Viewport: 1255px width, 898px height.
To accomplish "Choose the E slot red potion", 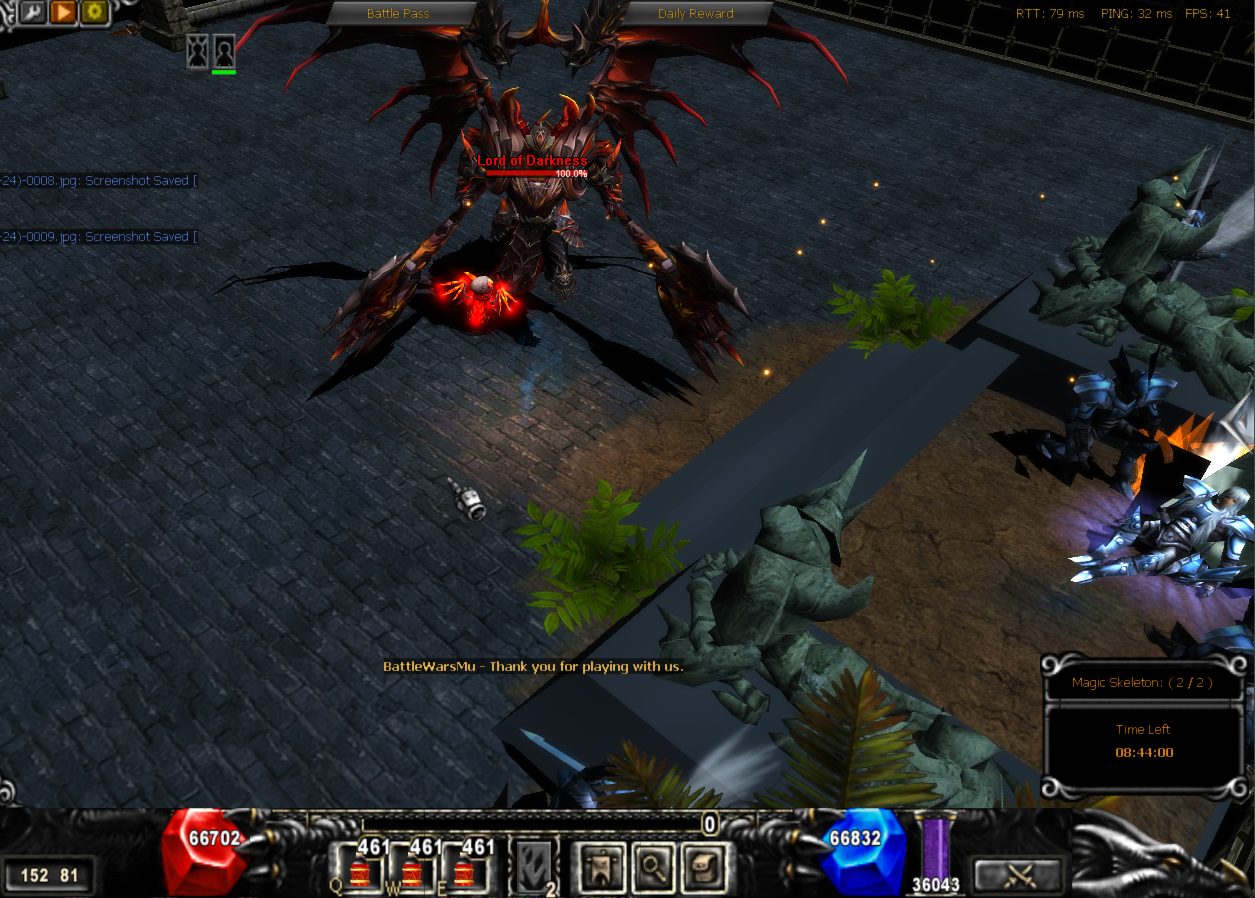I will (x=464, y=870).
